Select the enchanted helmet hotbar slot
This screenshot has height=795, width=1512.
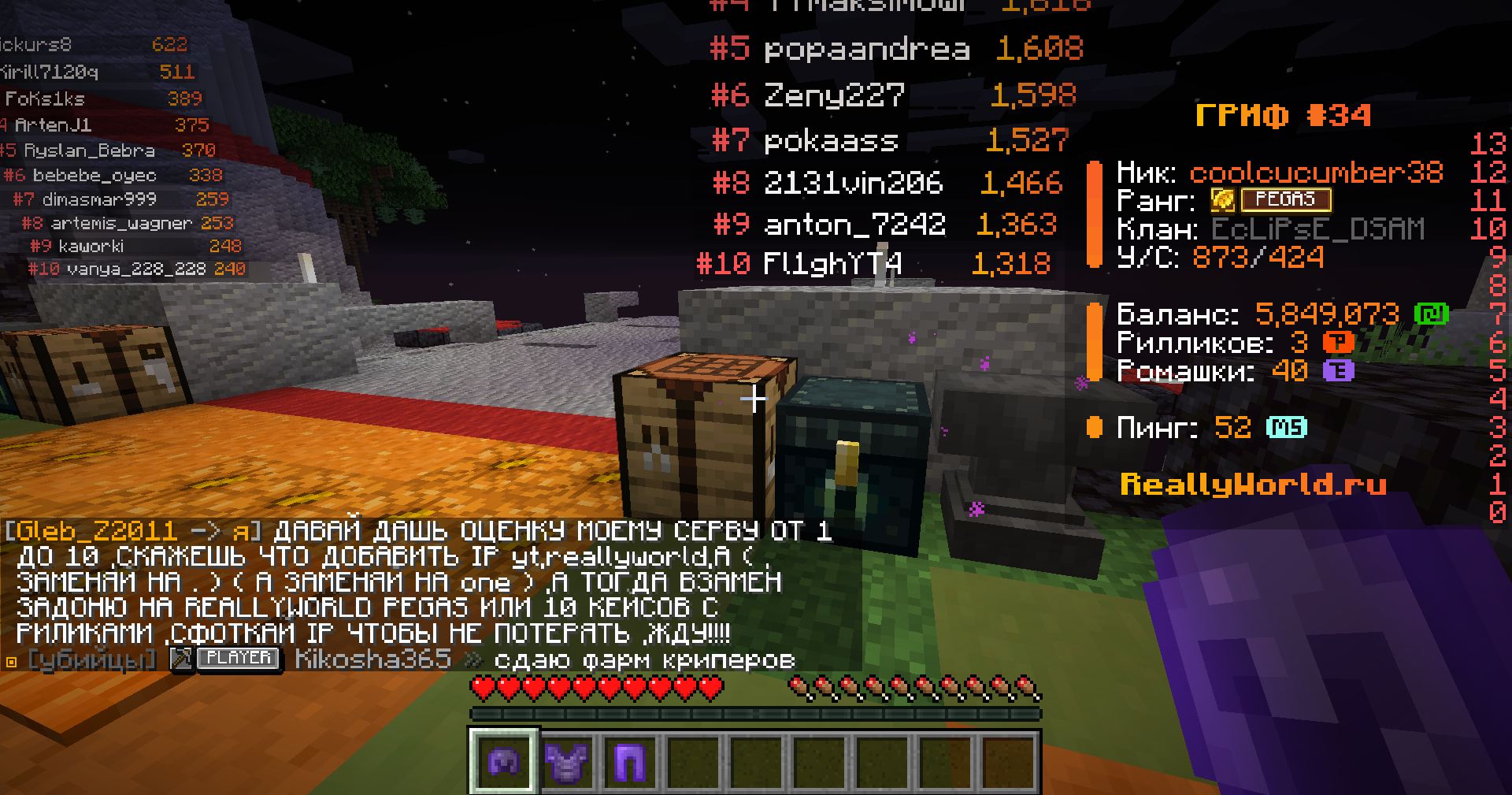[x=504, y=761]
